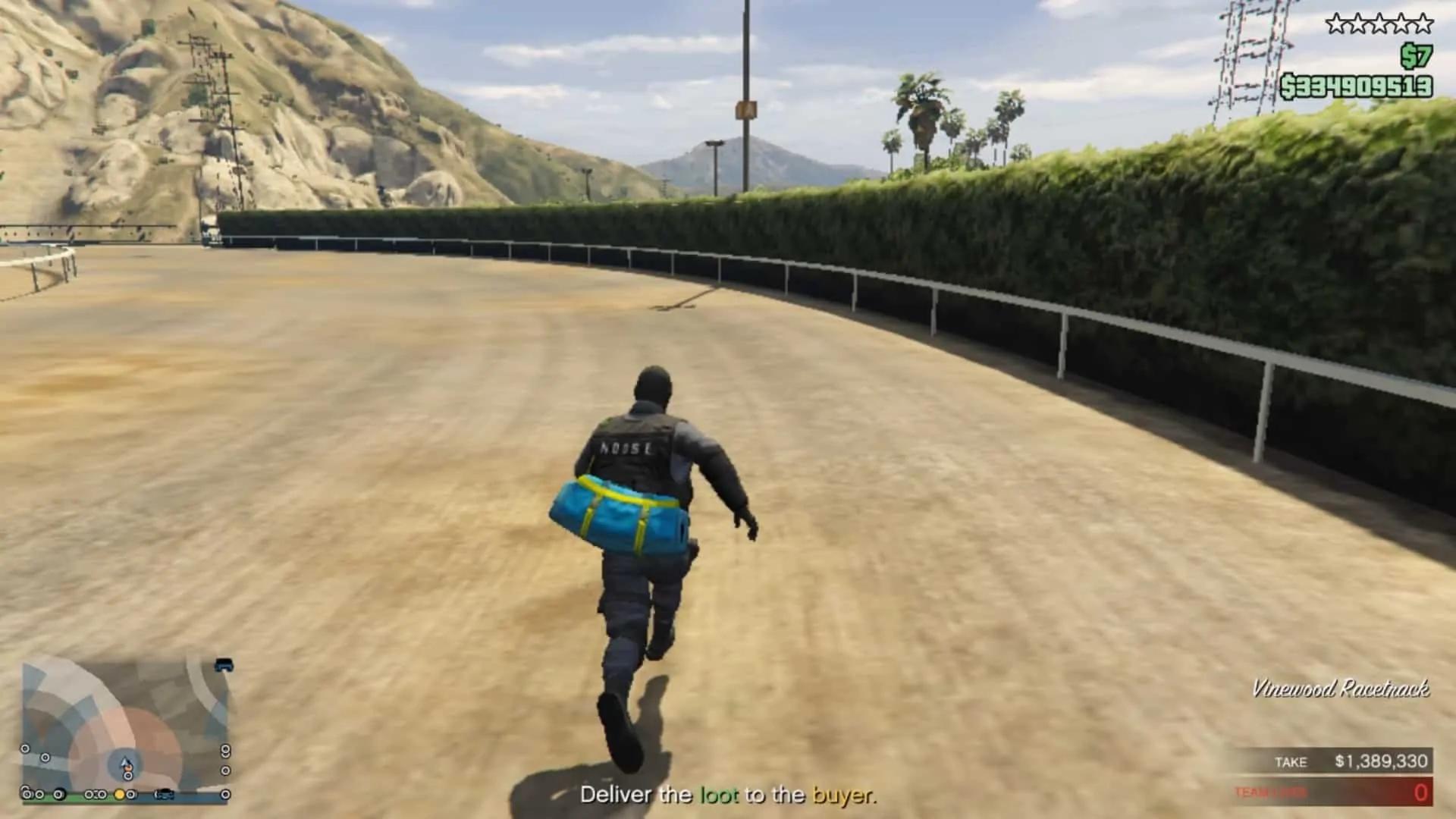Click the car blip near the minimap bottom
Image resolution: width=1456 pixels, height=819 pixels.
(164, 793)
